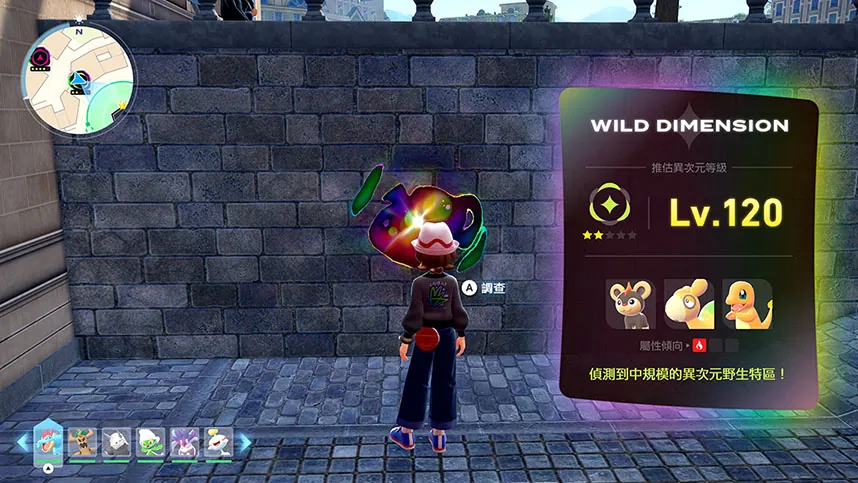Click the fire type tendency icon
Viewport: 858px width, 483px height.
coord(699,346)
